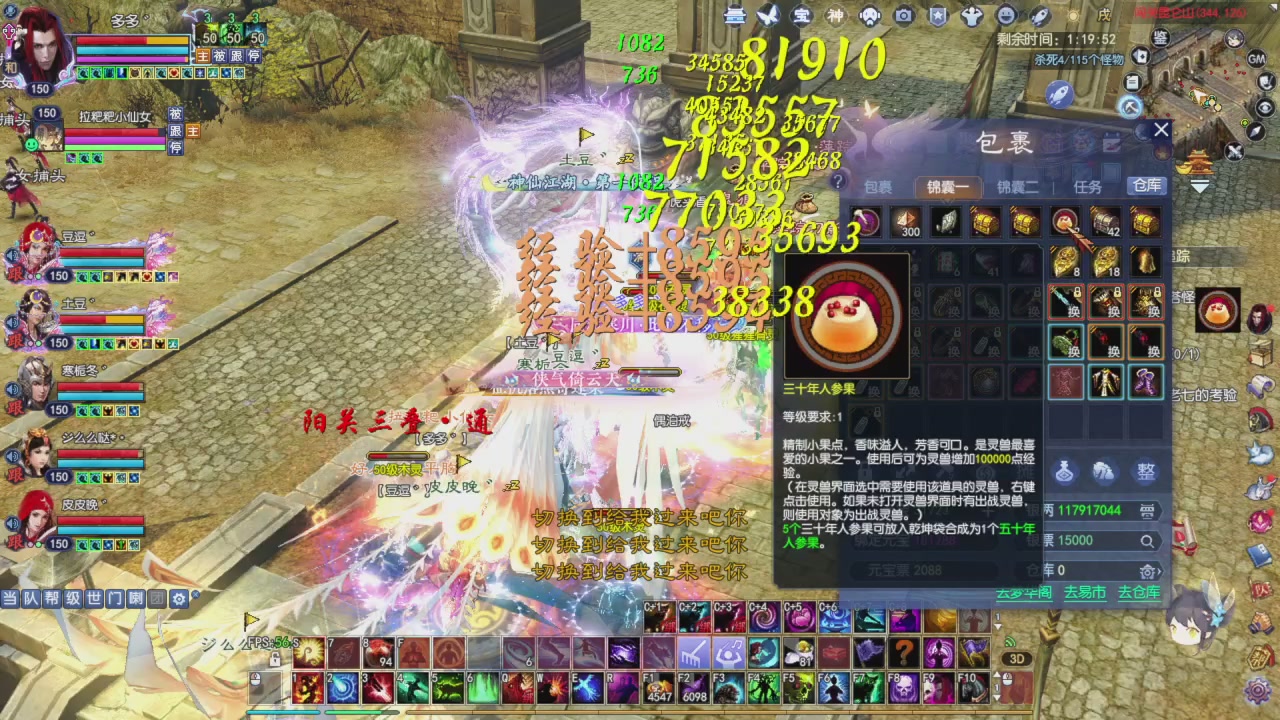Click the rocket boost icon on the right edge
The height and width of the screenshot is (720, 1280).
(1059, 95)
